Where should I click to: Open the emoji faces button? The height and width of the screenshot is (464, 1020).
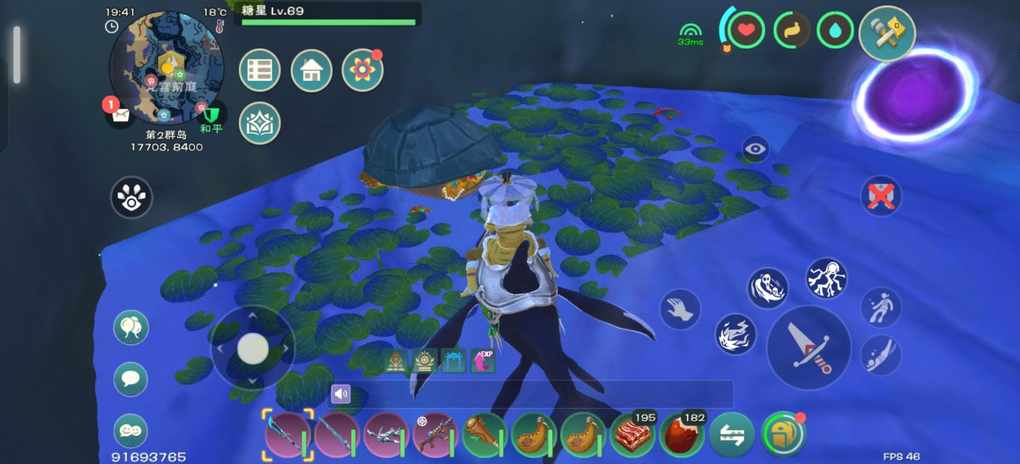(x=131, y=431)
